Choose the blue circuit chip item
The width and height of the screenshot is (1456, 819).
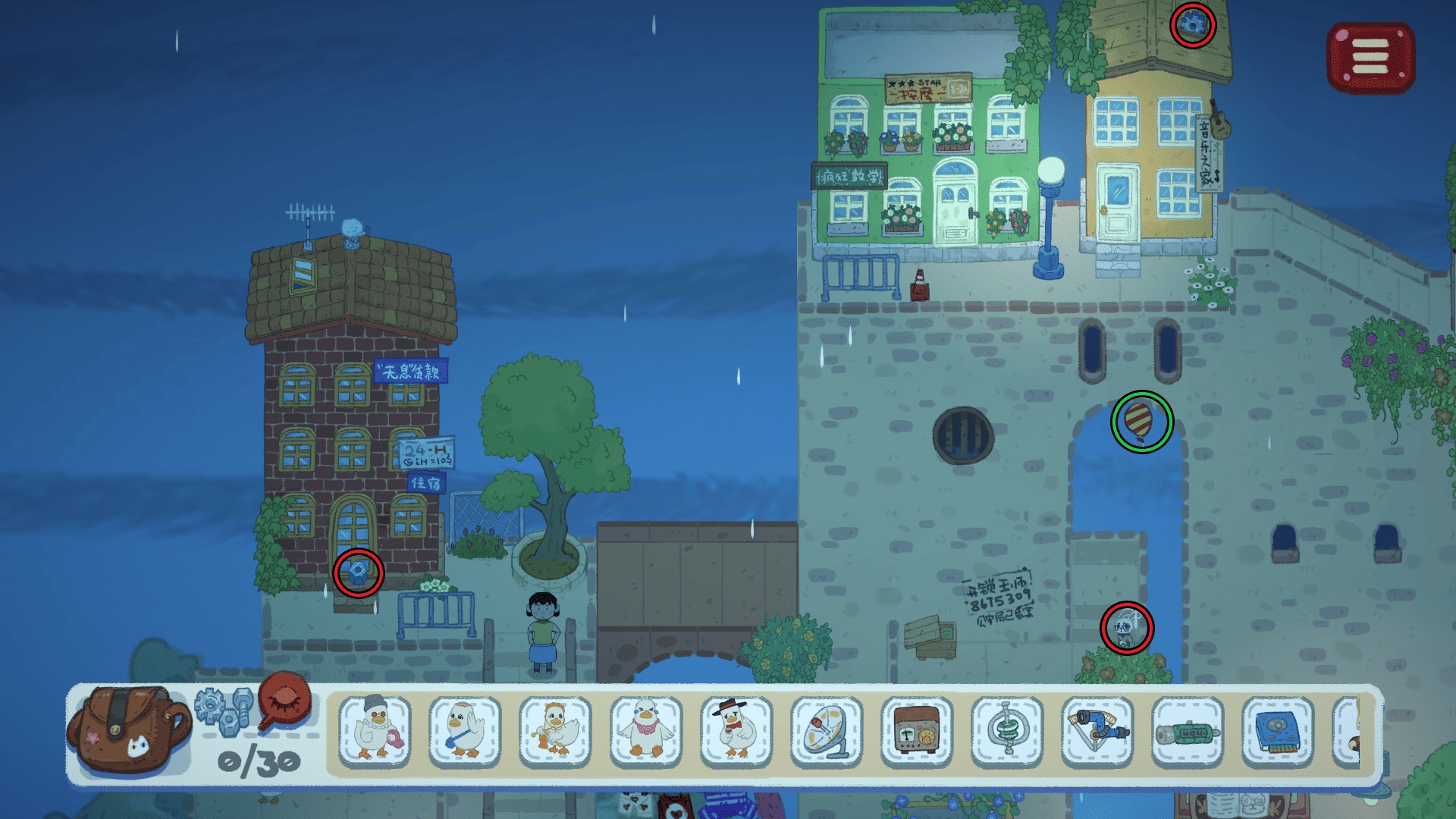(1278, 732)
